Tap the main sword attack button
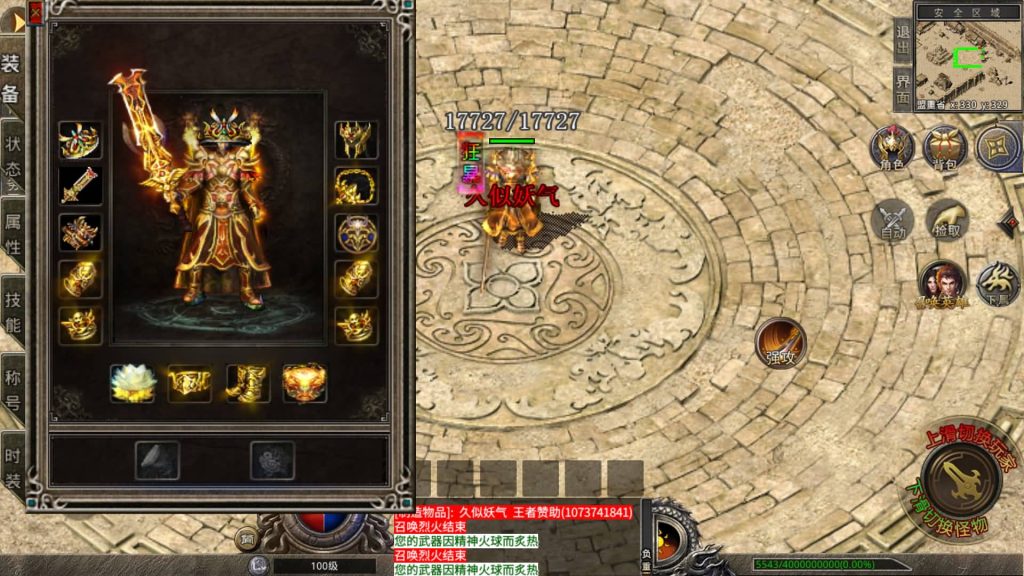 pyautogui.click(x=961, y=476)
